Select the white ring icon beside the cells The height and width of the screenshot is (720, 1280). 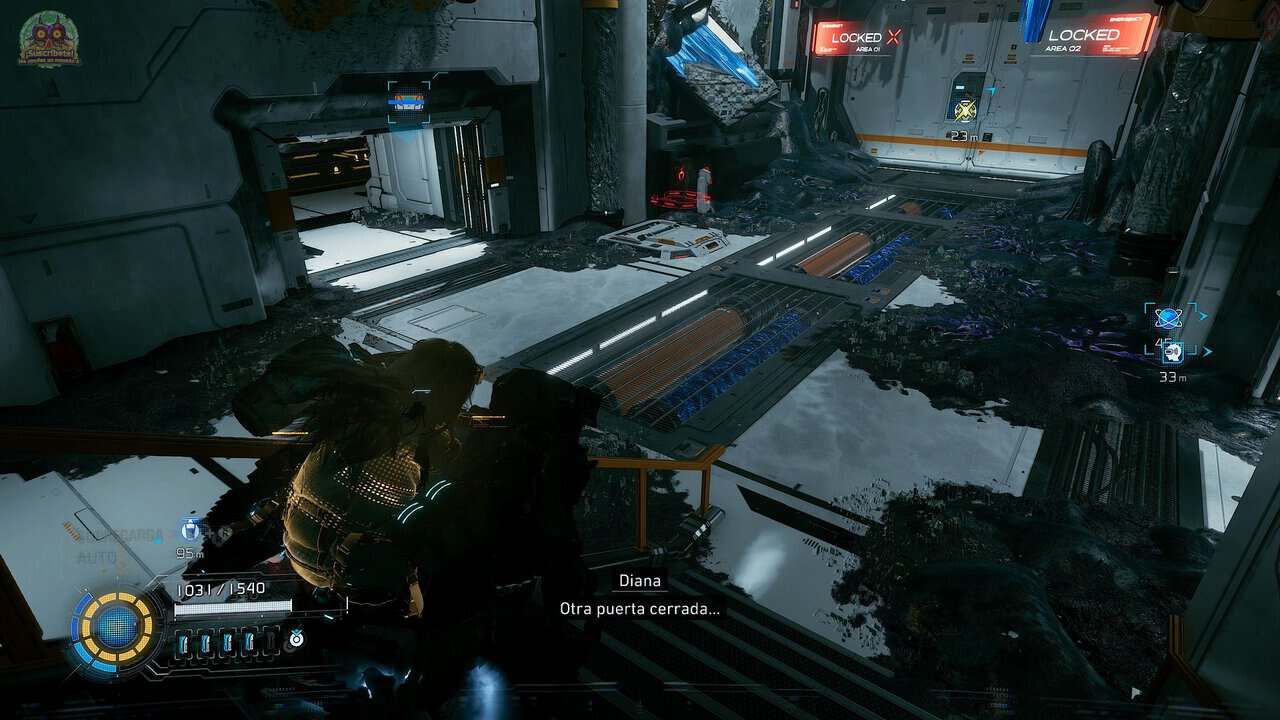click(297, 637)
